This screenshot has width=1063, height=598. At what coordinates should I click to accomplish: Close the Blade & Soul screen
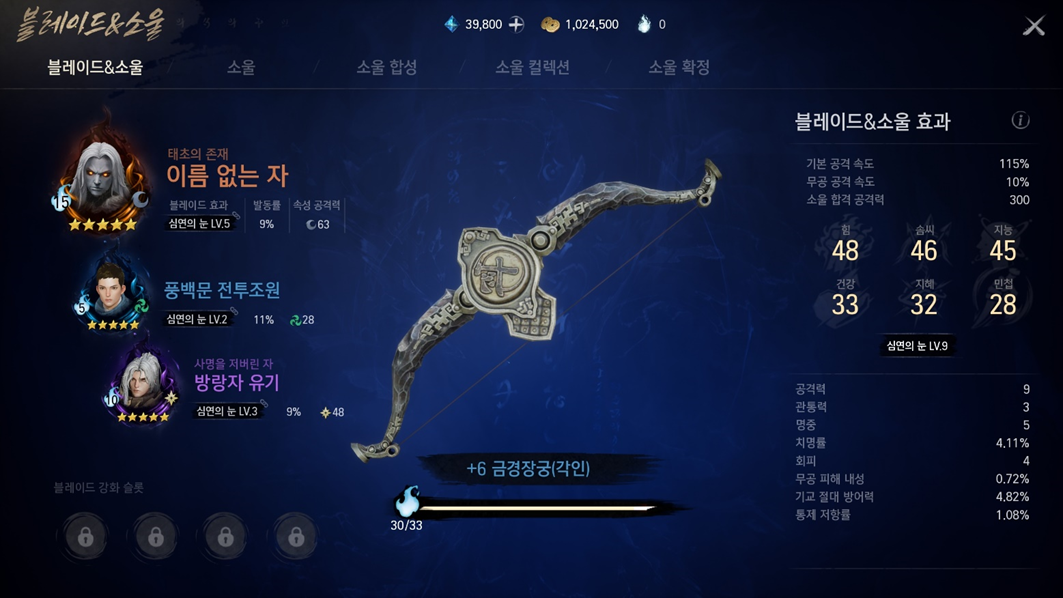tap(1034, 26)
